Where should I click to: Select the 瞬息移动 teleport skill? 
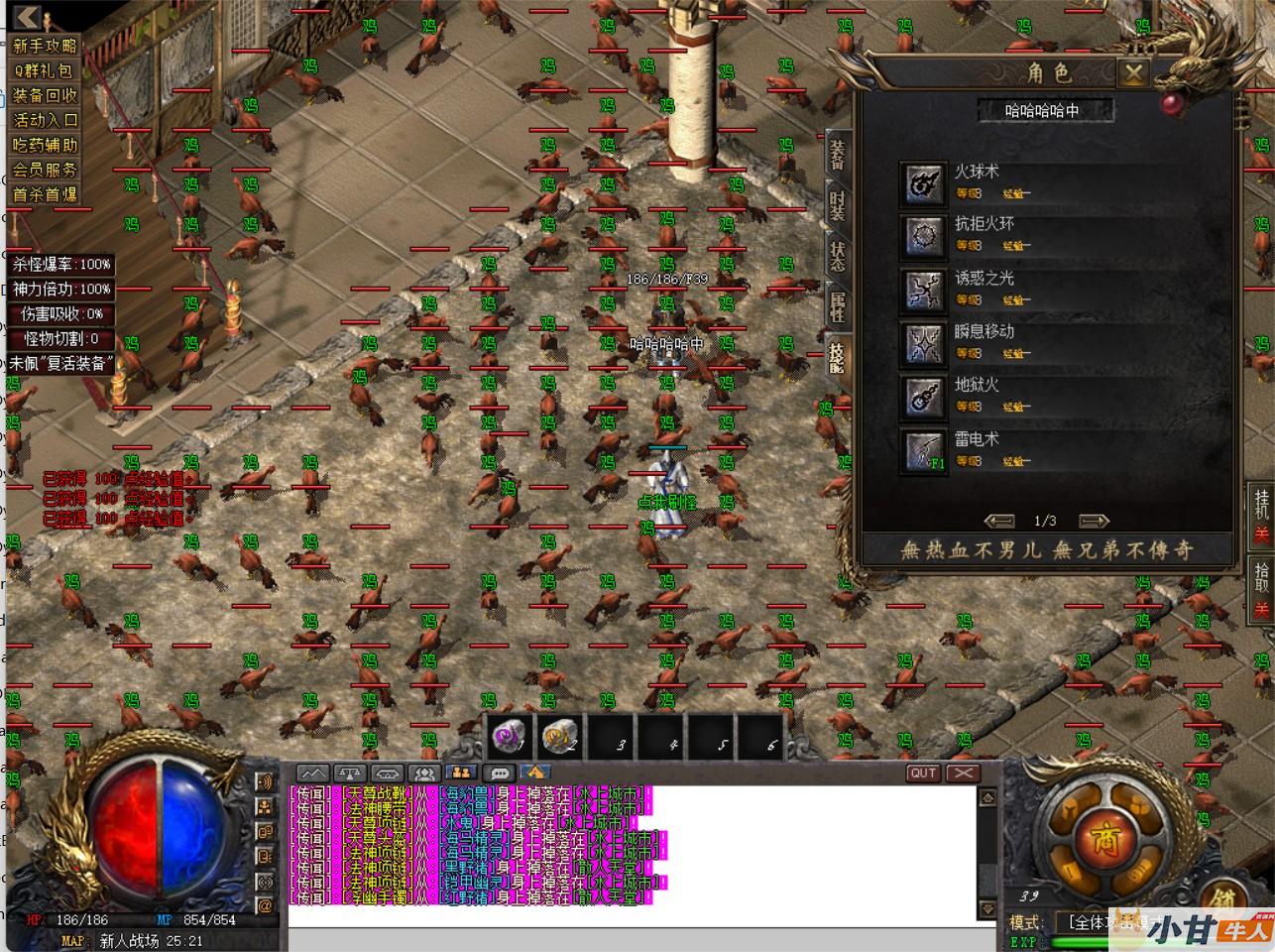[923, 343]
